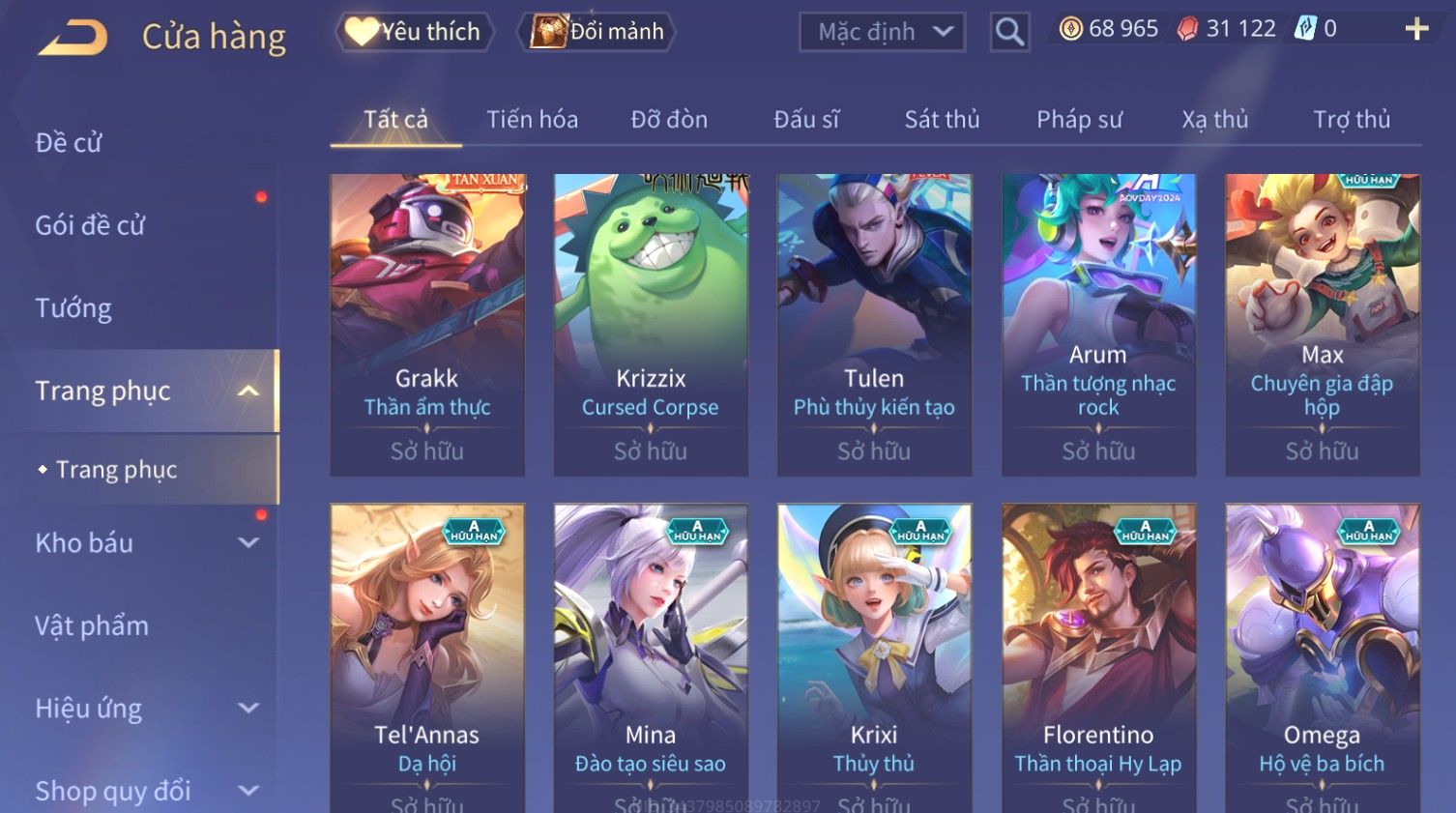The image size is (1456, 813).
Task: Switch to the Tiến hóa tab
Action: coord(532,120)
